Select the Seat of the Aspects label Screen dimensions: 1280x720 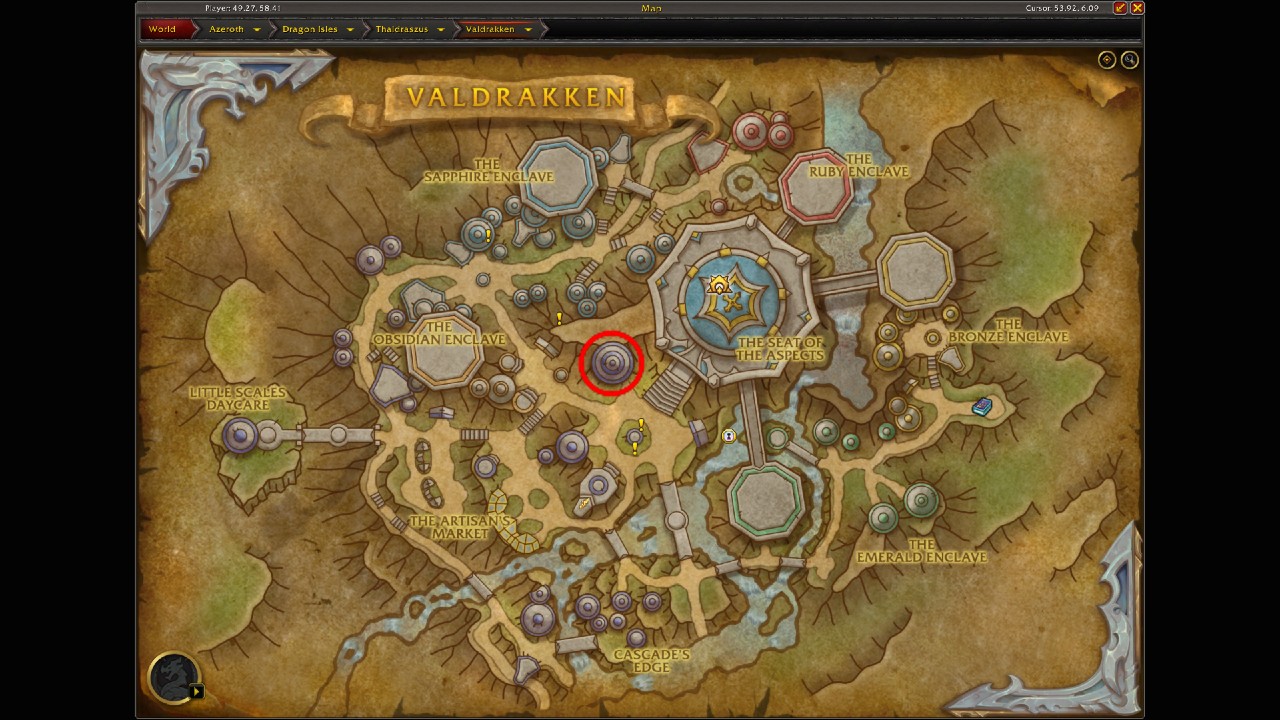pos(781,346)
